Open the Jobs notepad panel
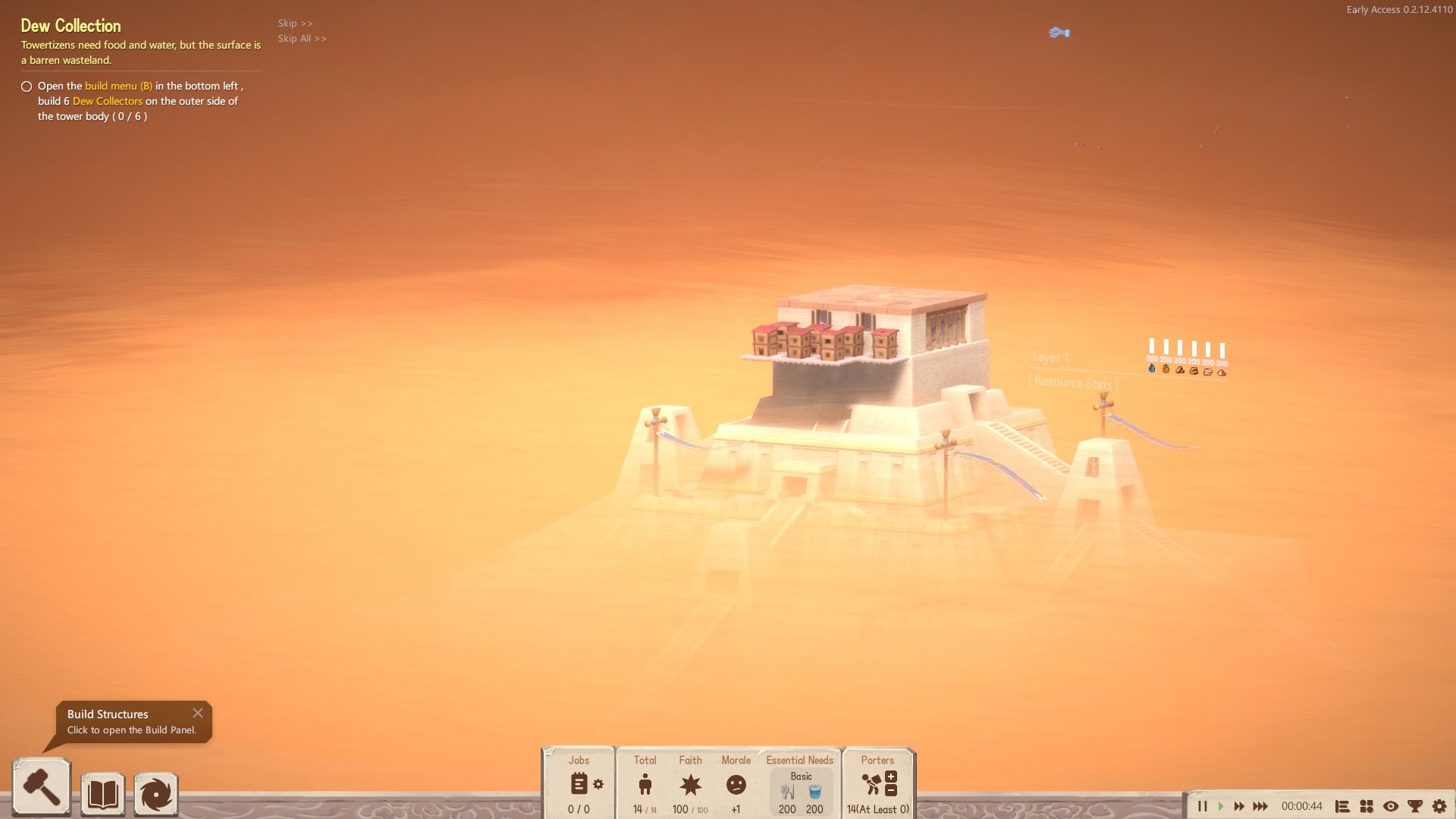Viewport: 1456px width, 819px height. [579, 783]
